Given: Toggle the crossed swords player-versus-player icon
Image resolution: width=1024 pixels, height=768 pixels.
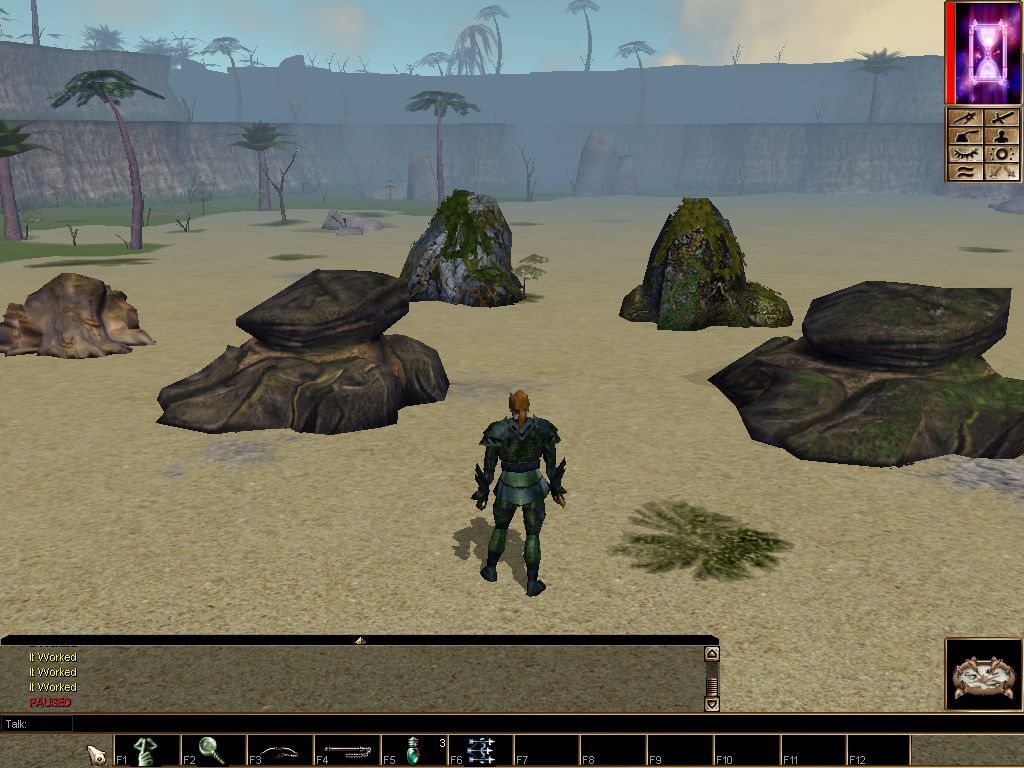Looking at the screenshot, I should 1002,172.
